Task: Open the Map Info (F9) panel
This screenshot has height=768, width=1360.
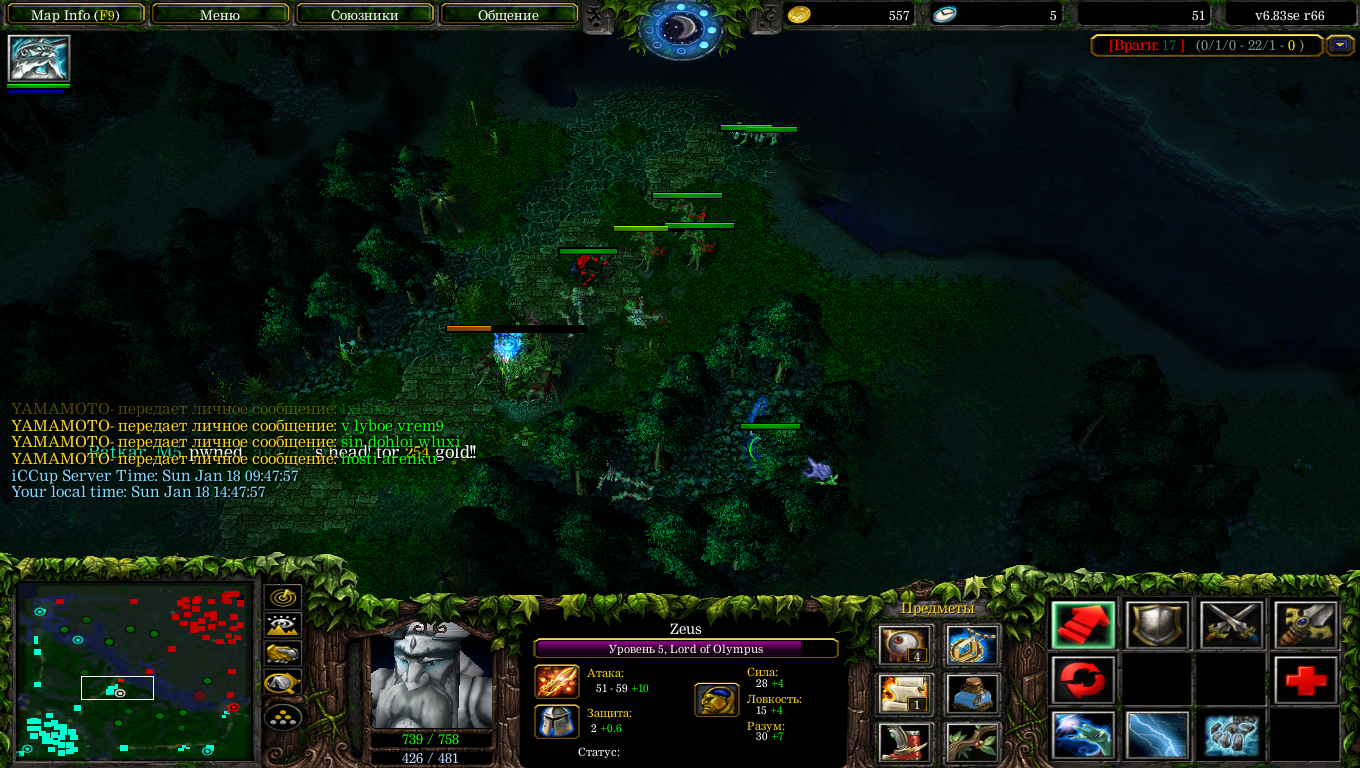Action: coord(75,15)
